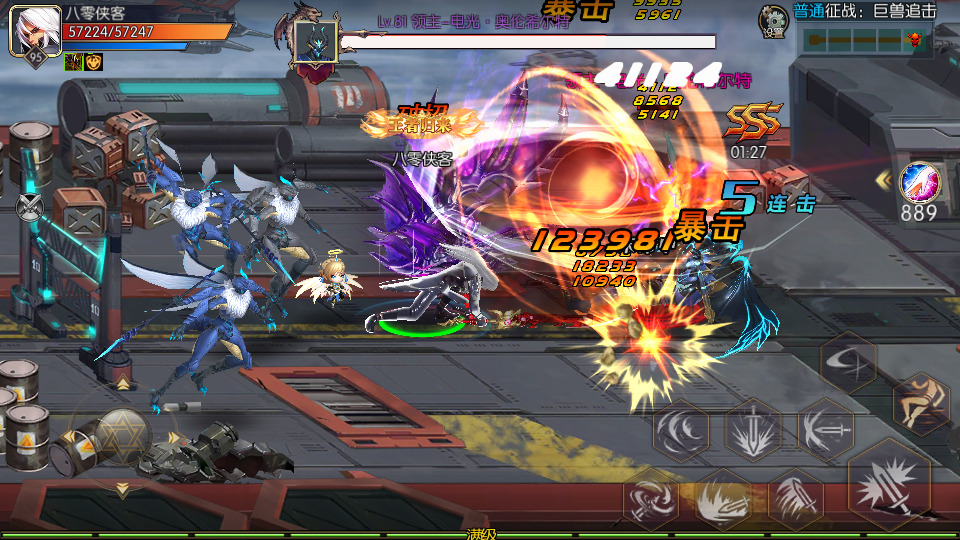
Task: Use the sword thrust arc skill
Action: pos(826,430)
